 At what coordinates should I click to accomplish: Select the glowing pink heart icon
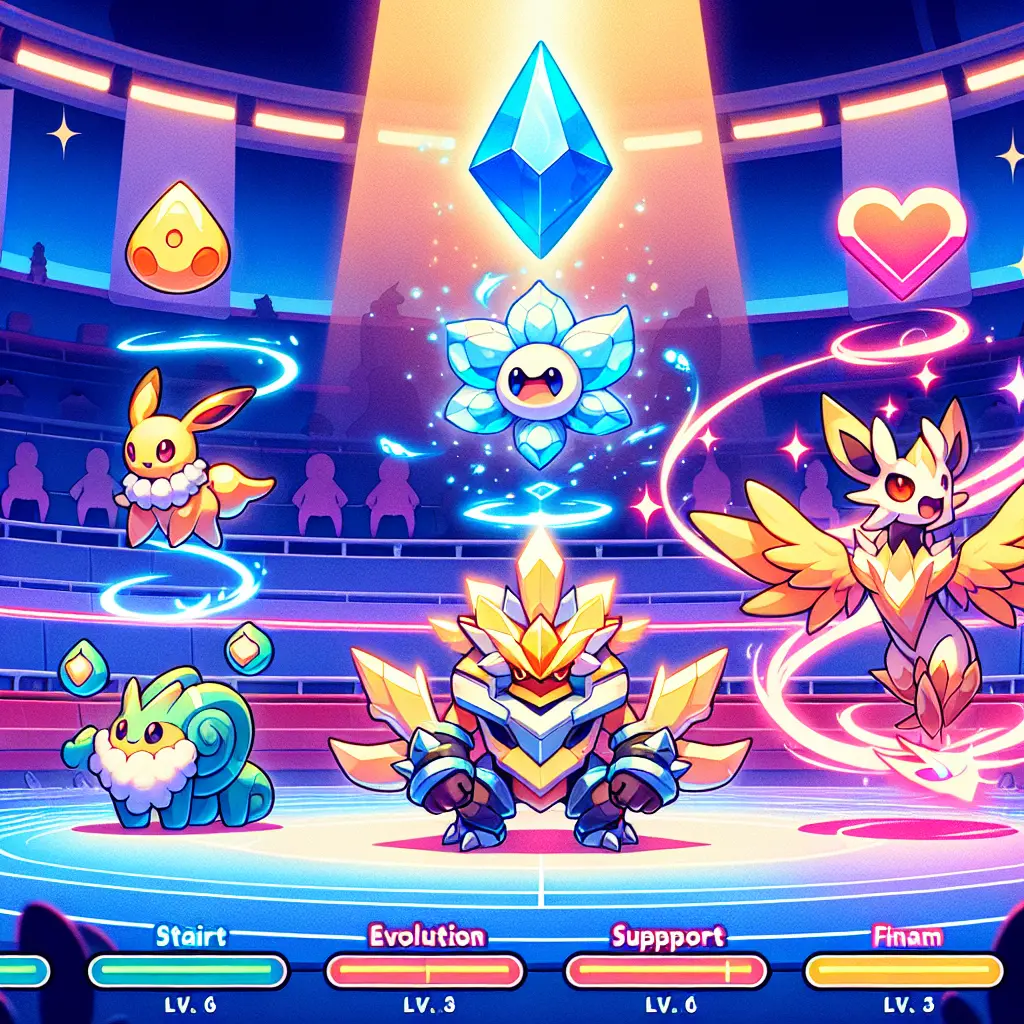[901, 238]
